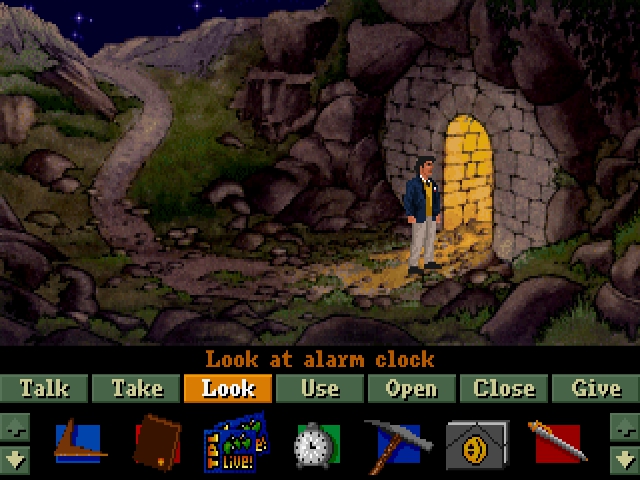Select the Talk verb
The image size is (640, 480).
[45, 388]
